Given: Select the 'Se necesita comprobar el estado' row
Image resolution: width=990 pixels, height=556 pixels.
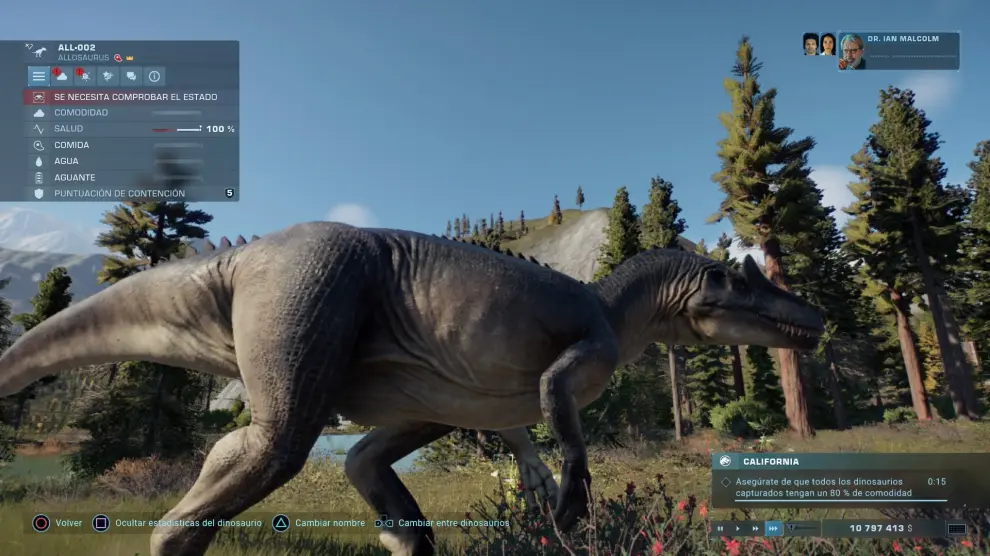Looking at the screenshot, I should [x=131, y=97].
